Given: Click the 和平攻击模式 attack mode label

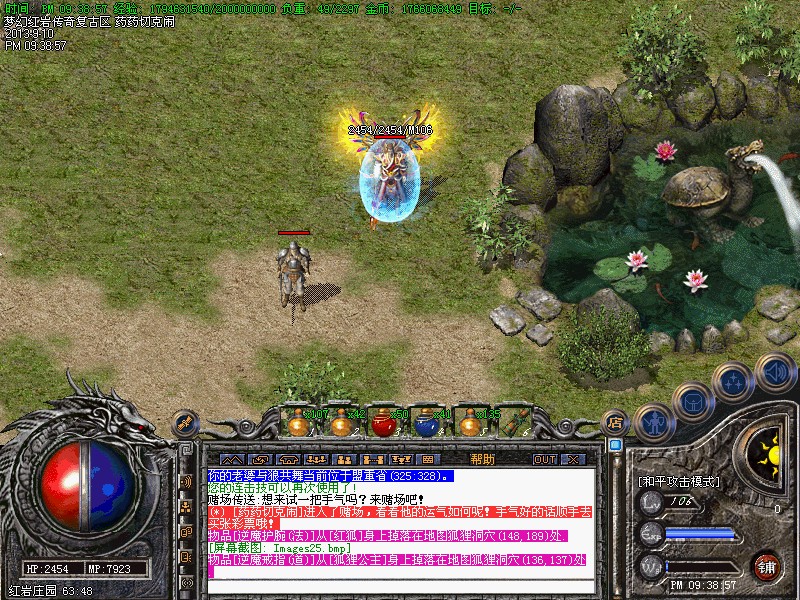Looking at the screenshot, I should (679, 481).
